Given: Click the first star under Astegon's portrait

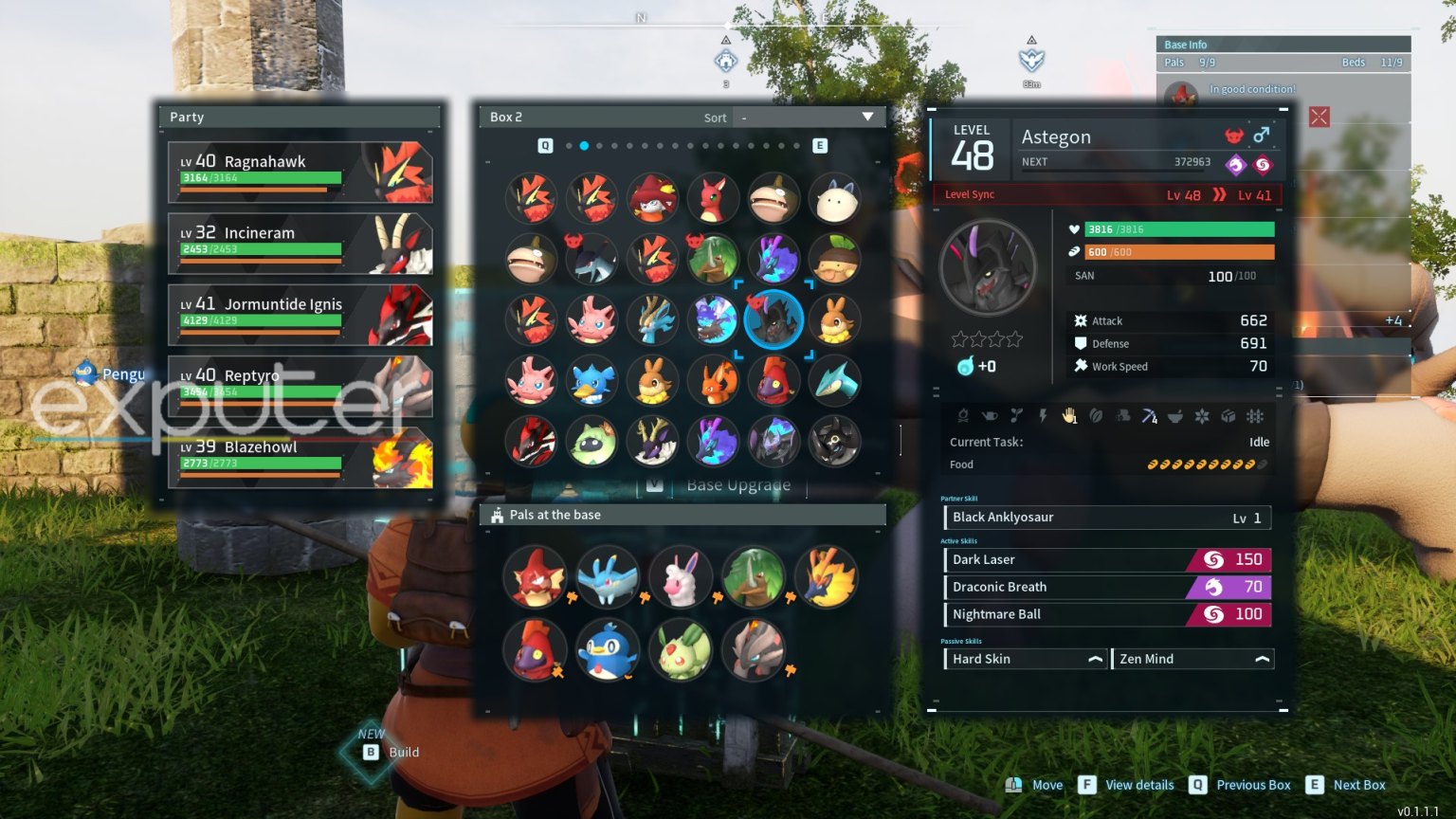Looking at the screenshot, I should [960, 337].
